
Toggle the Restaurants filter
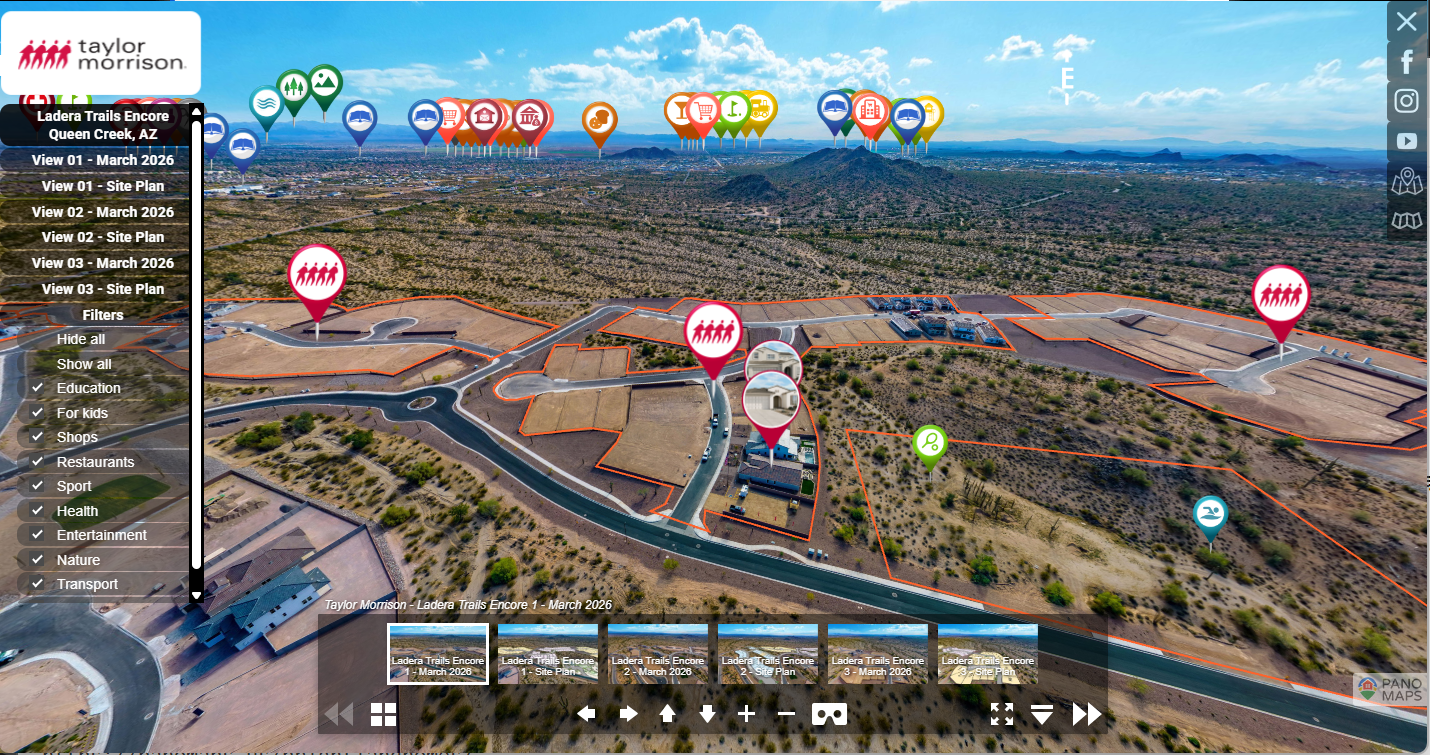(37, 462)
